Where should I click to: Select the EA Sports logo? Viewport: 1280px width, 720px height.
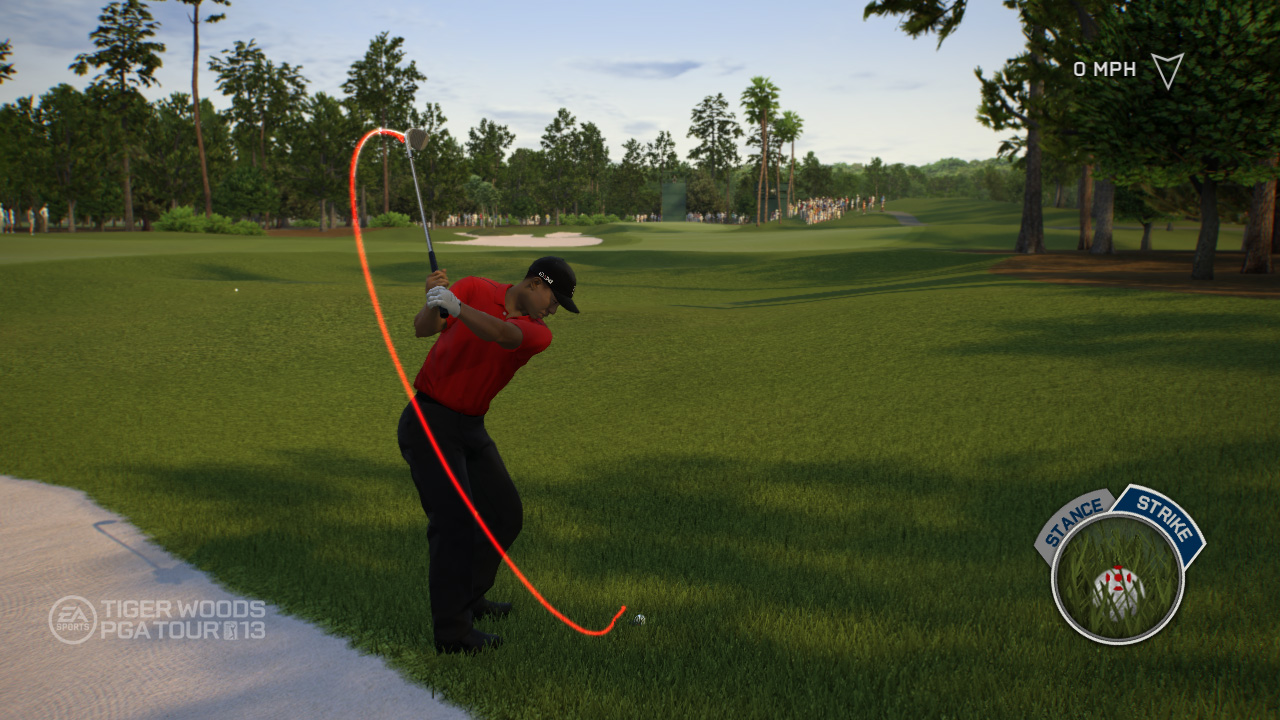[x=72, y=618]
